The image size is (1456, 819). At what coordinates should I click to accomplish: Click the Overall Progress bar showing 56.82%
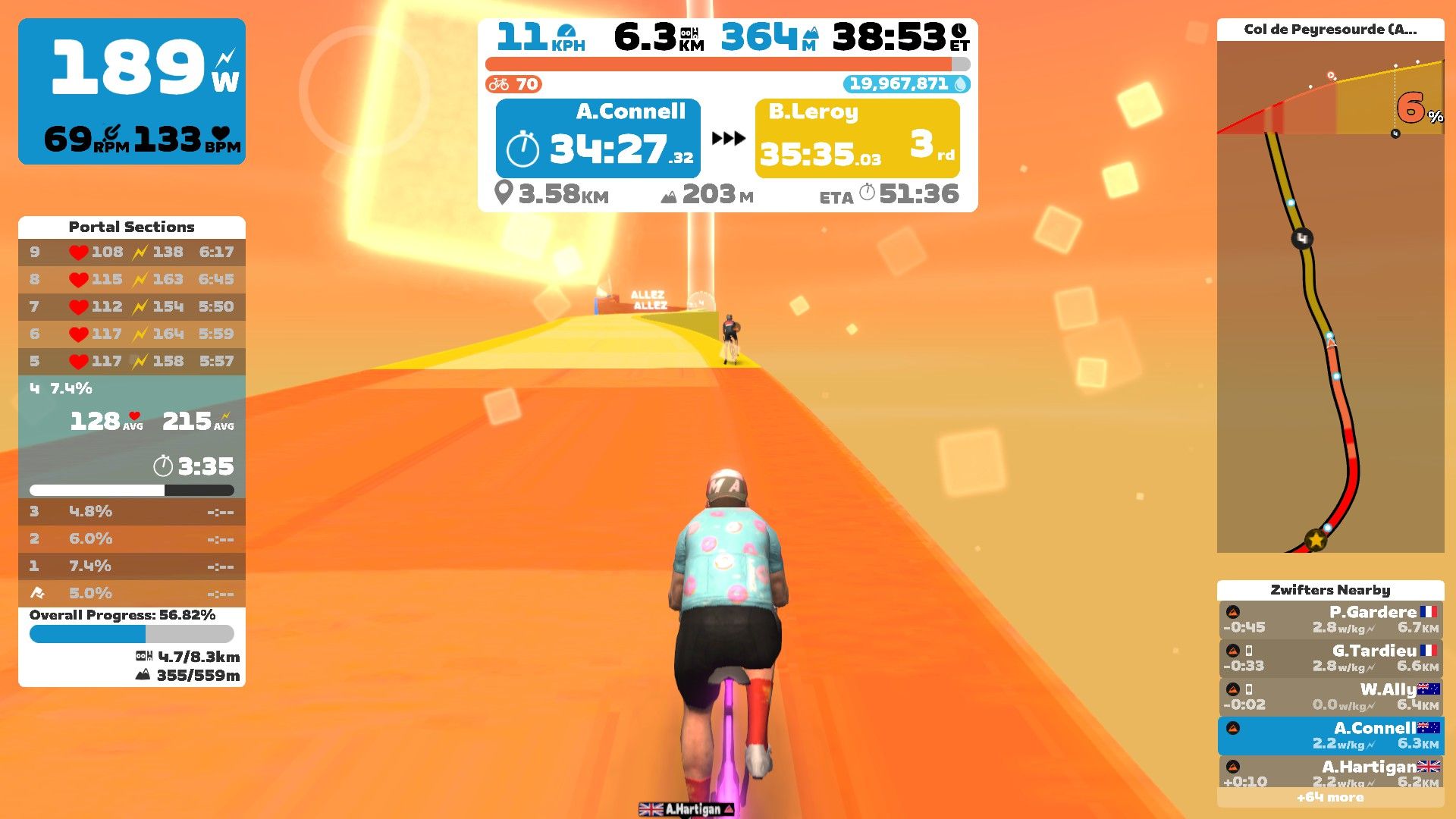pyautogui.click(x=130, y=634)
